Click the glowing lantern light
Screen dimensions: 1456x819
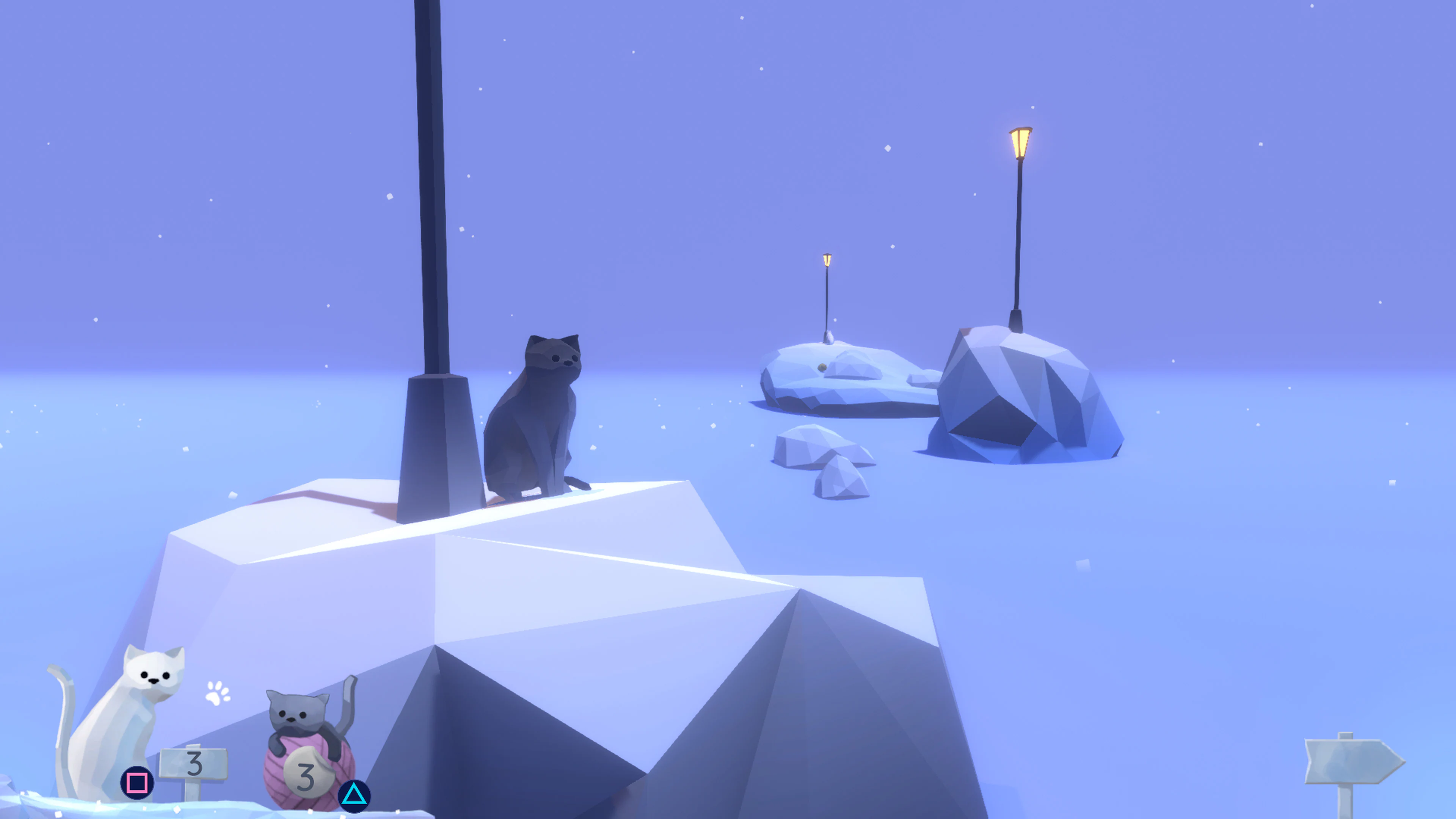pos(1020,143)
